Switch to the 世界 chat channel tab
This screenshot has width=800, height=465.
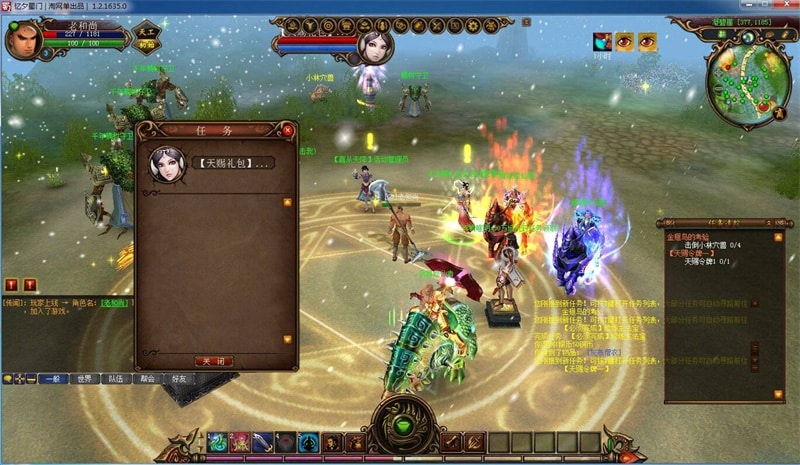point(85,379)
